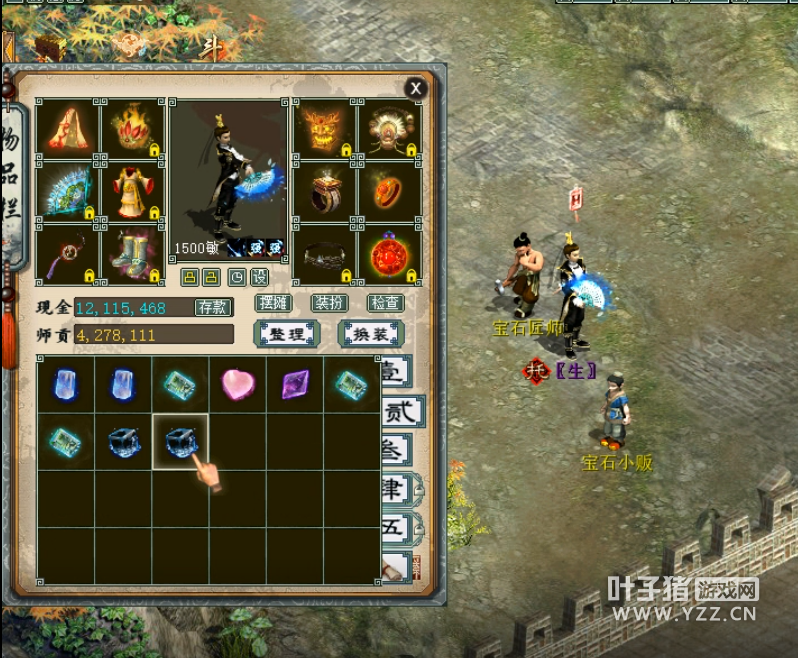Click the equipped flaming crown headgear slot
Screen dimensions: 798x658
tap(132, 127)
